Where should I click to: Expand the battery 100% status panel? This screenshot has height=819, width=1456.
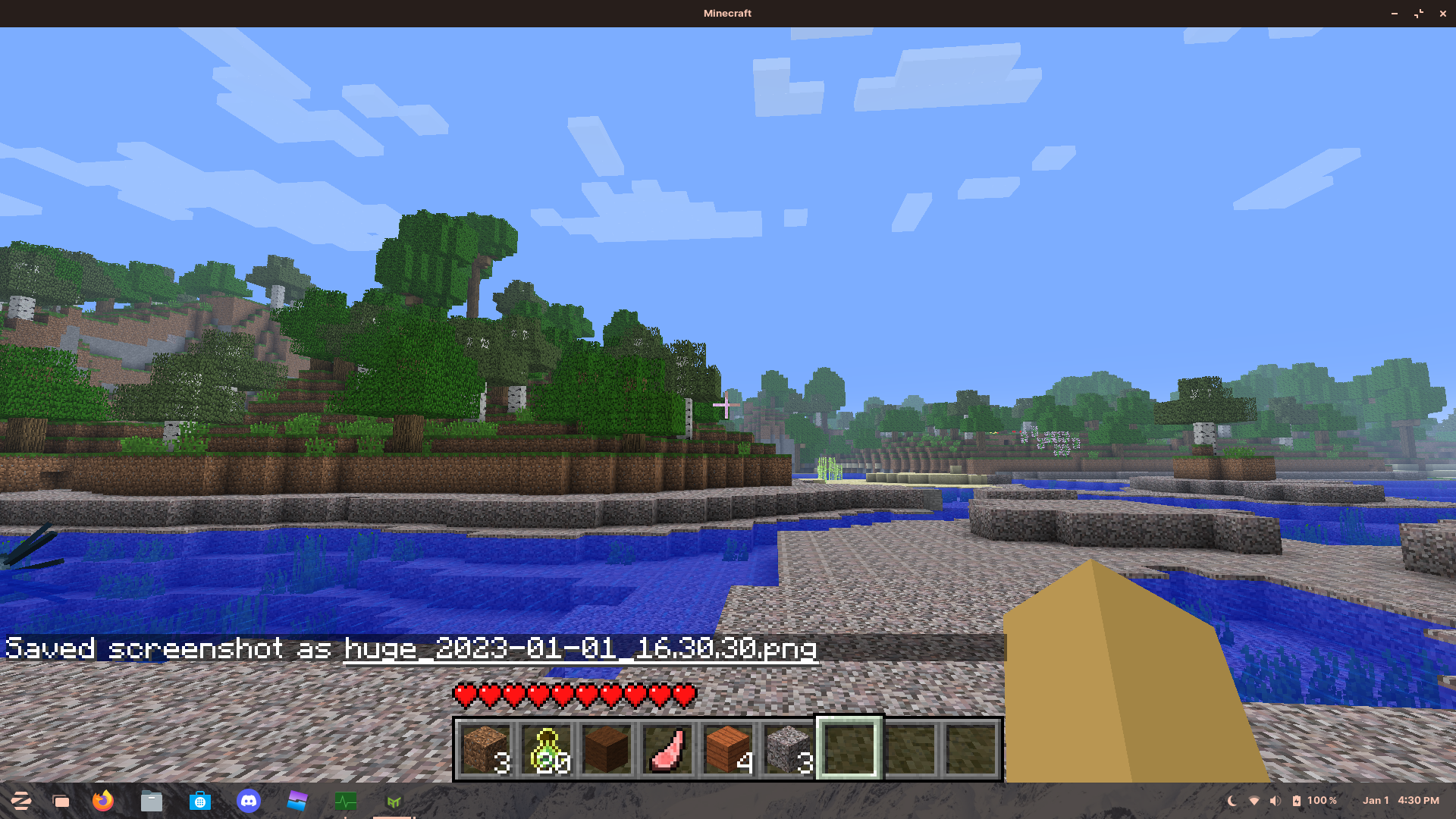(1319, 800)
